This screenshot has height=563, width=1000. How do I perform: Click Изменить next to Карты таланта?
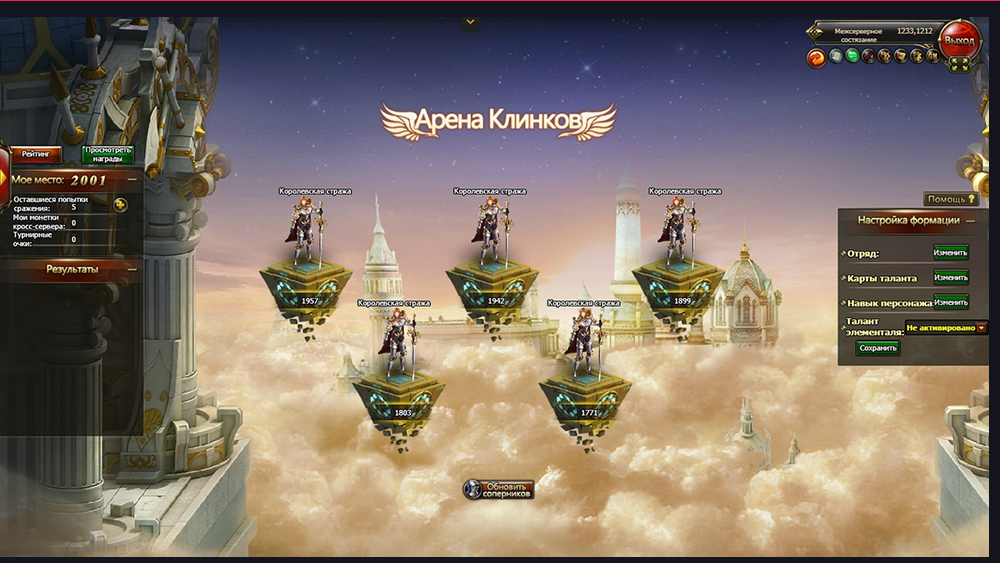950,277
